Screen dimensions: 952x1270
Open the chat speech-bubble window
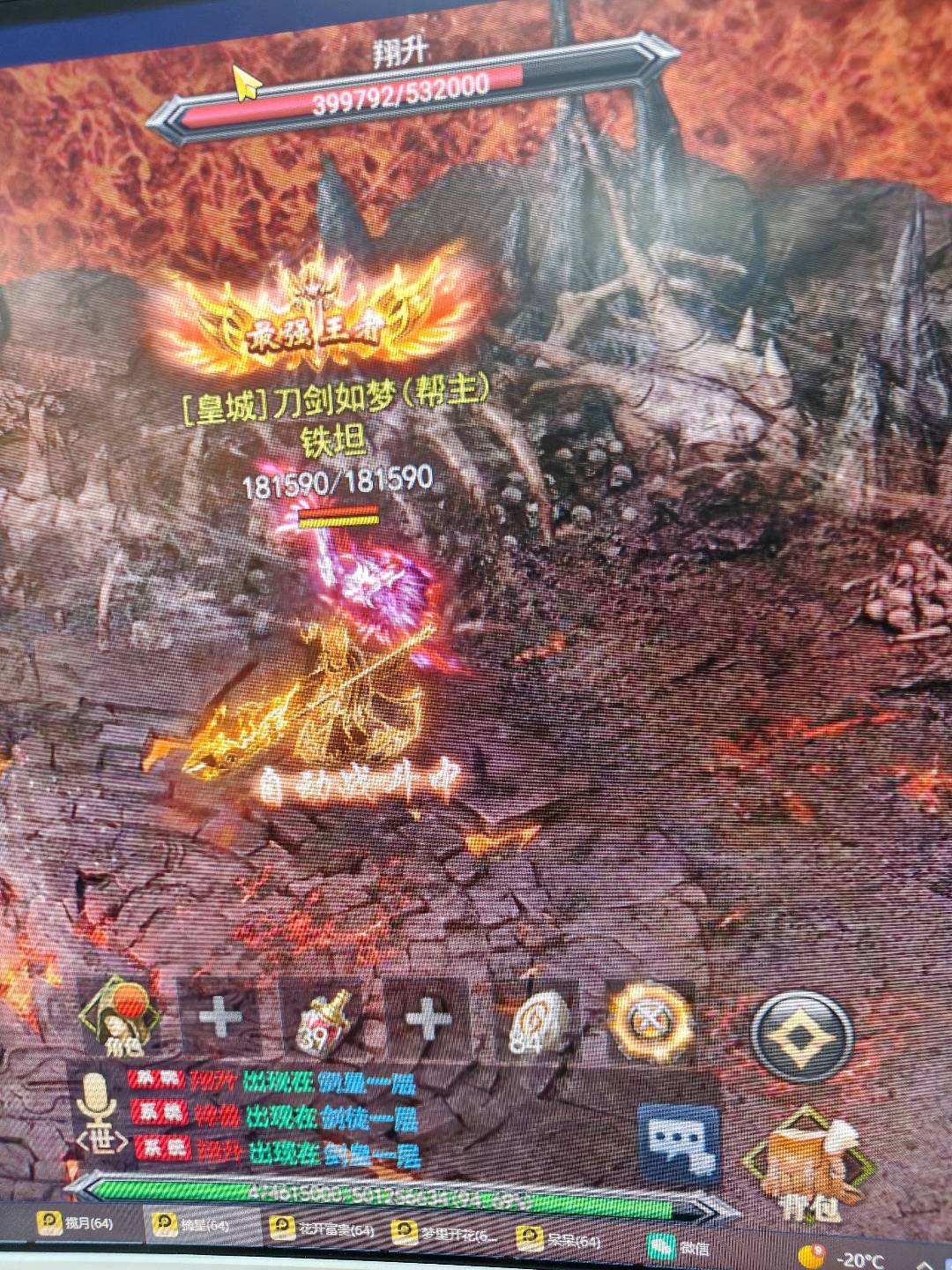pos(677,1144)
